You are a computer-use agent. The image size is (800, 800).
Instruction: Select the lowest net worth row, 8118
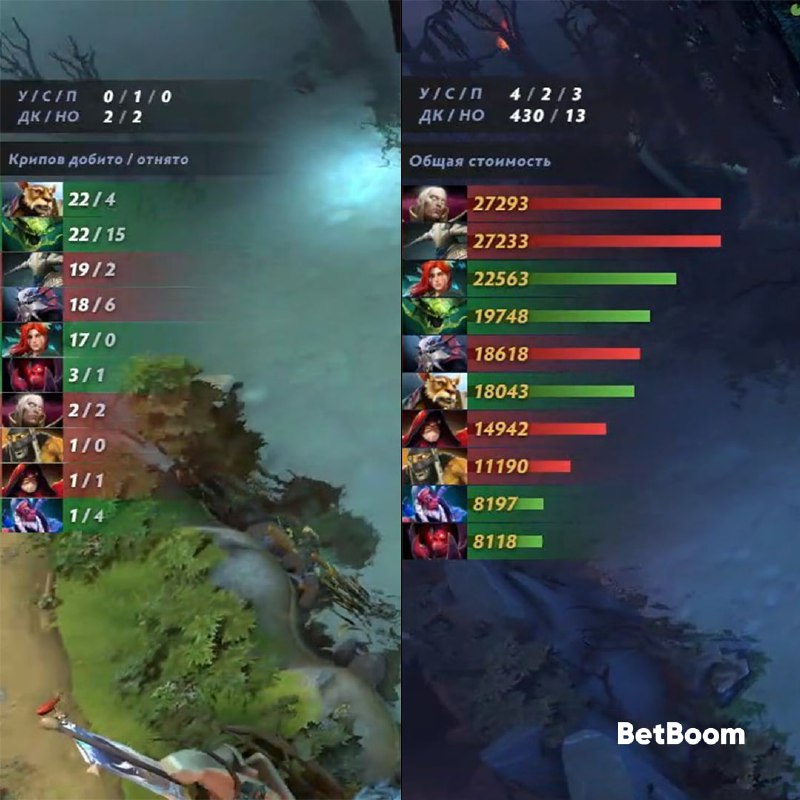(x=500, y=541)
